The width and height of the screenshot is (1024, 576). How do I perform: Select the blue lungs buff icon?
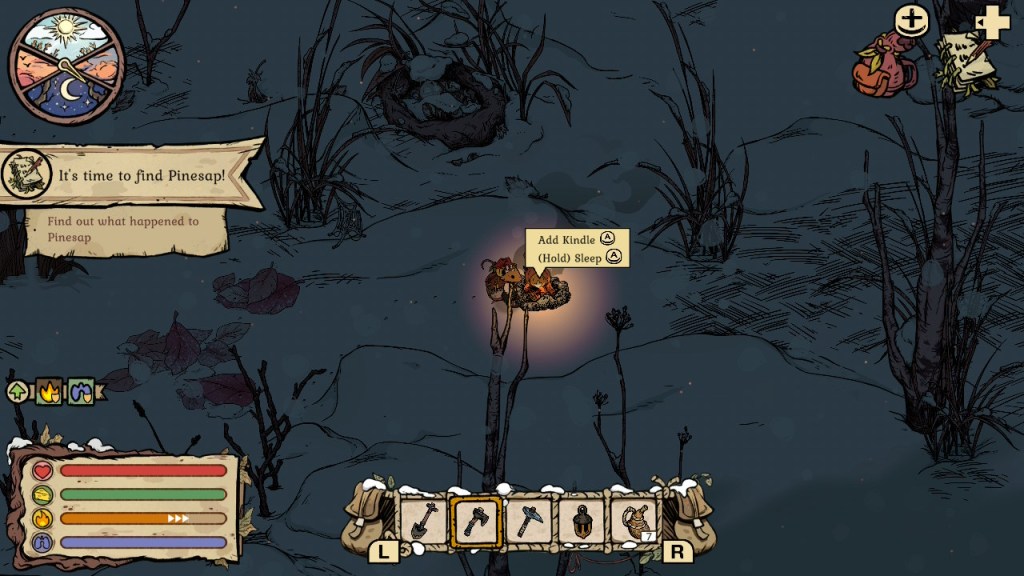coord(80,391)
